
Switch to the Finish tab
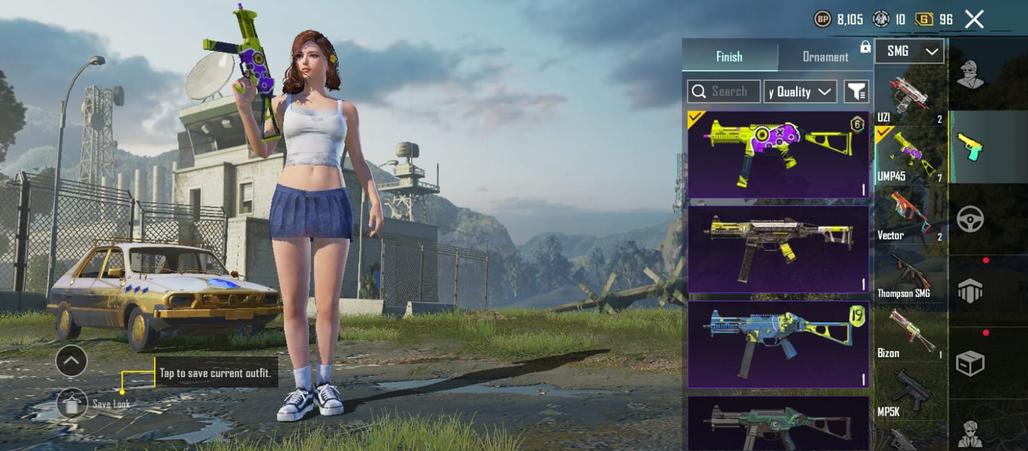click(729, 57)
